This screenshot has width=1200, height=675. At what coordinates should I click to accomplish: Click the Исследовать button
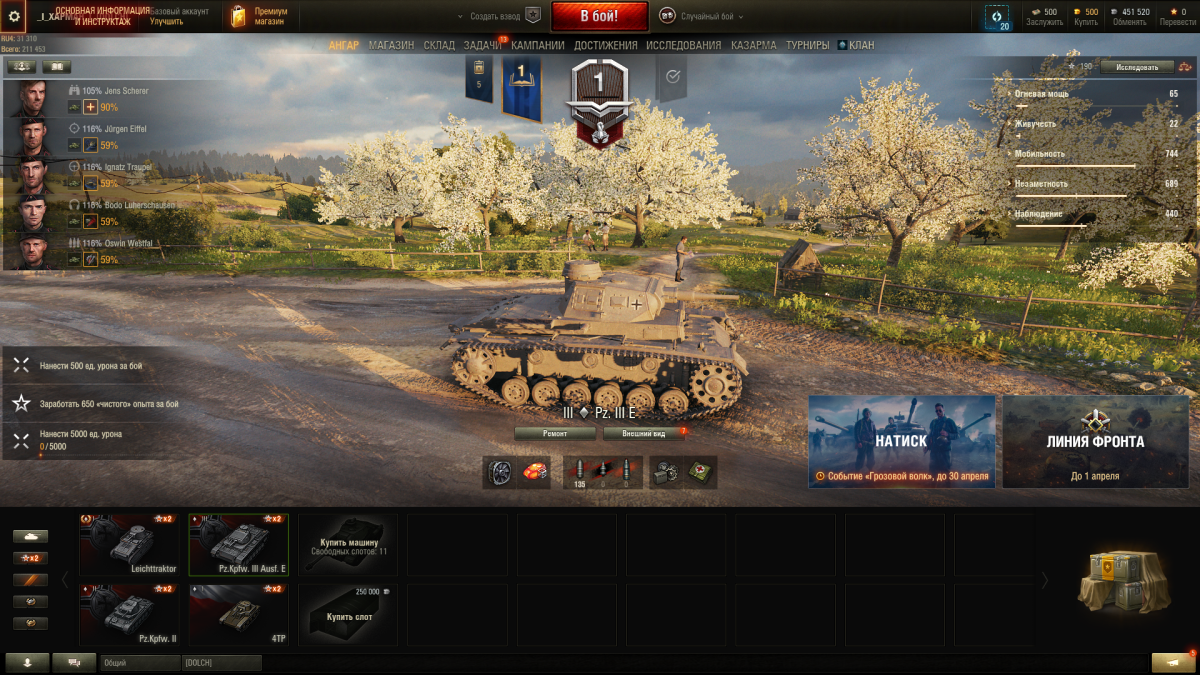[x=1136, y=67]
